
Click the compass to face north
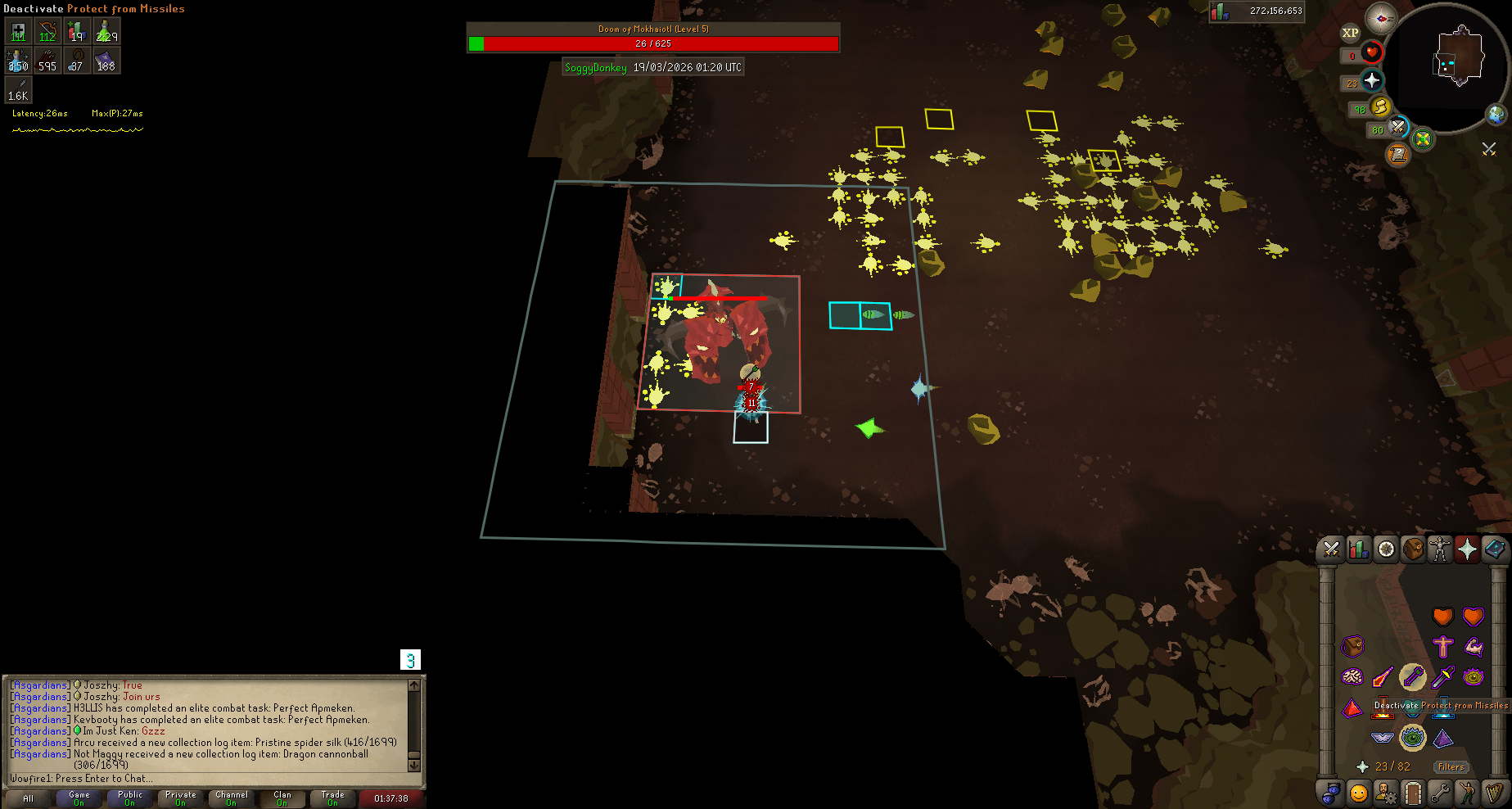point(1381,18)
